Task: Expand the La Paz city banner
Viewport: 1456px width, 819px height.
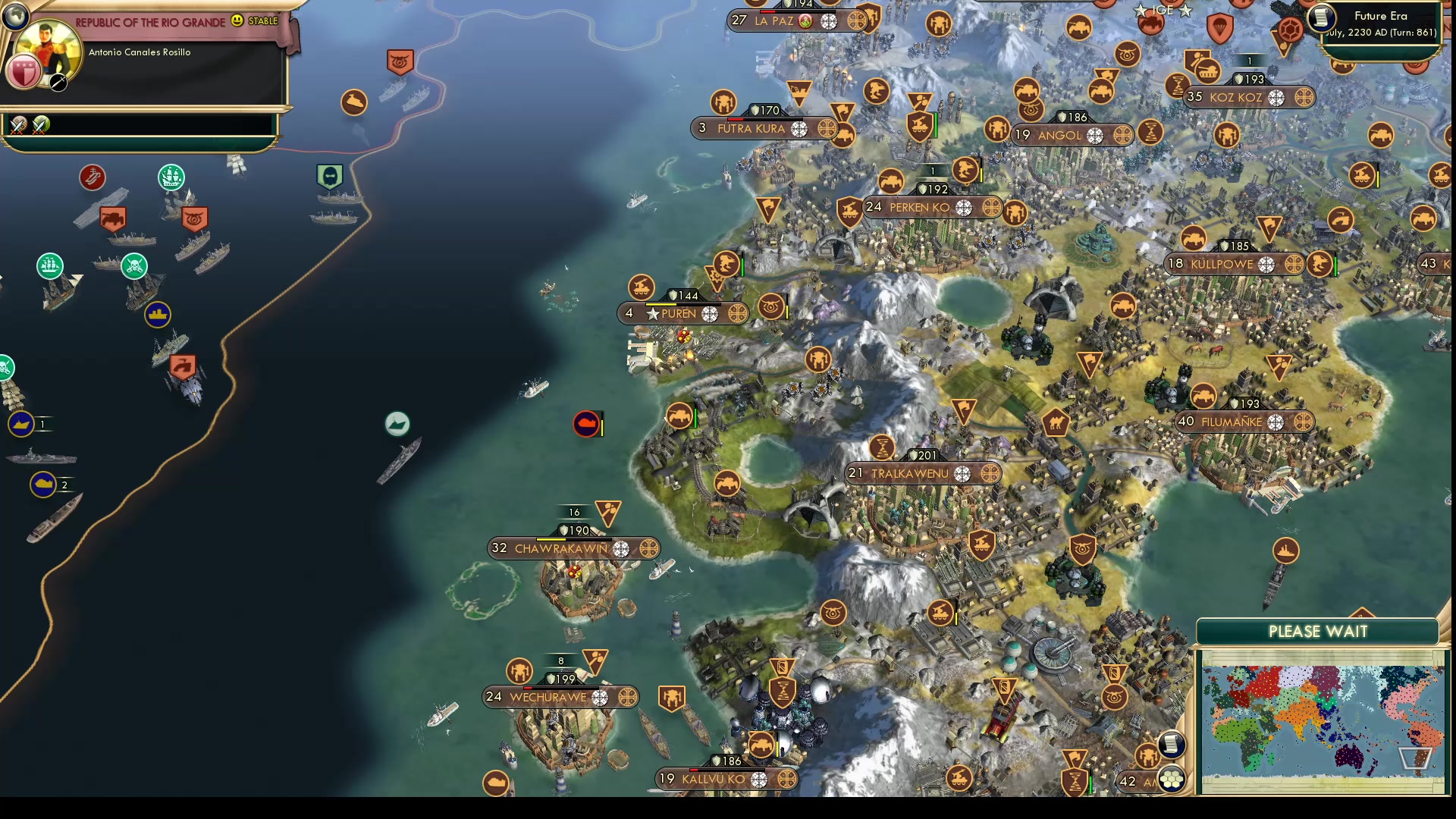Action: (x=773, y=20)
